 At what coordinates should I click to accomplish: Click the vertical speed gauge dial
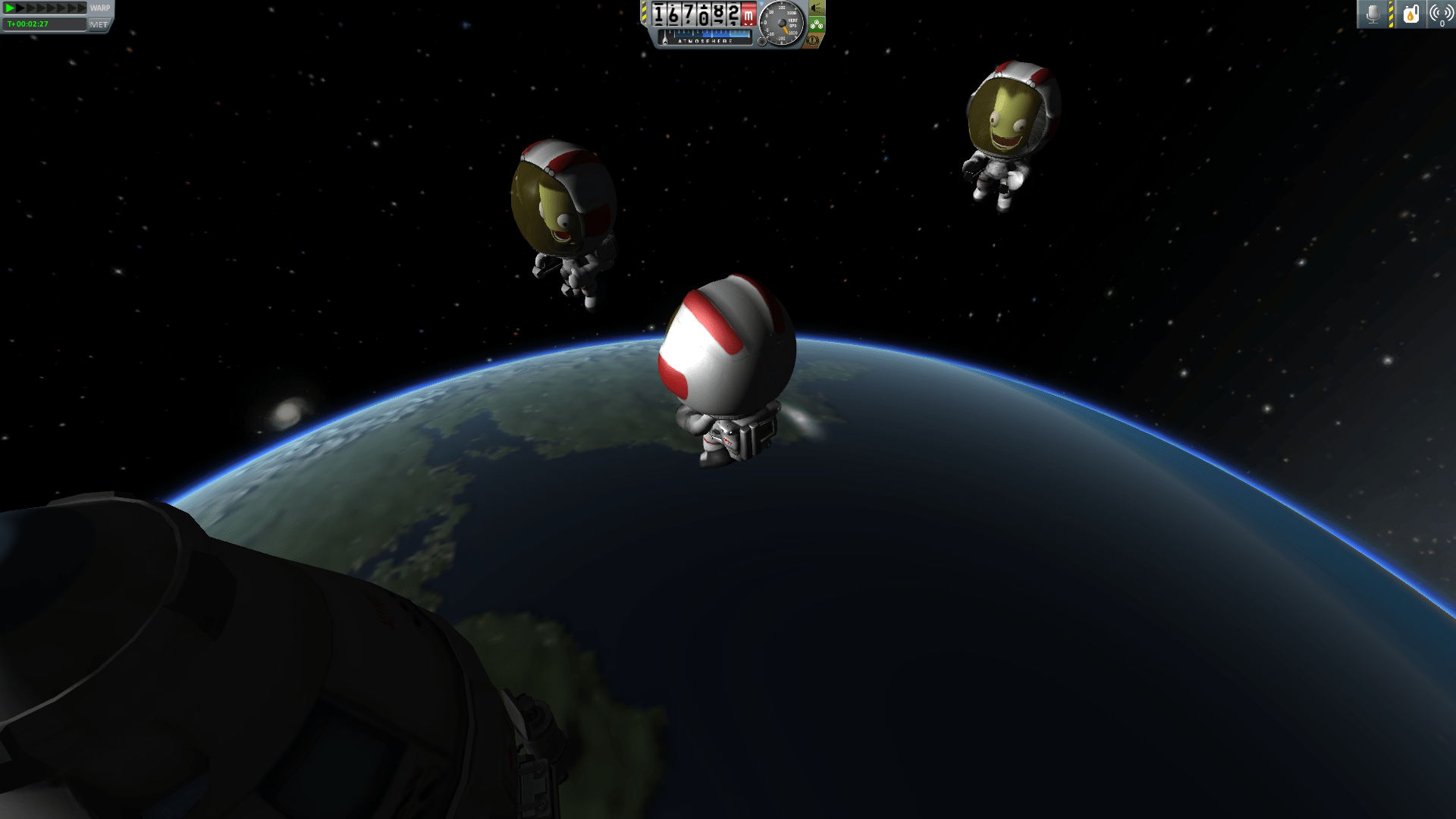[x=781, y=23]
